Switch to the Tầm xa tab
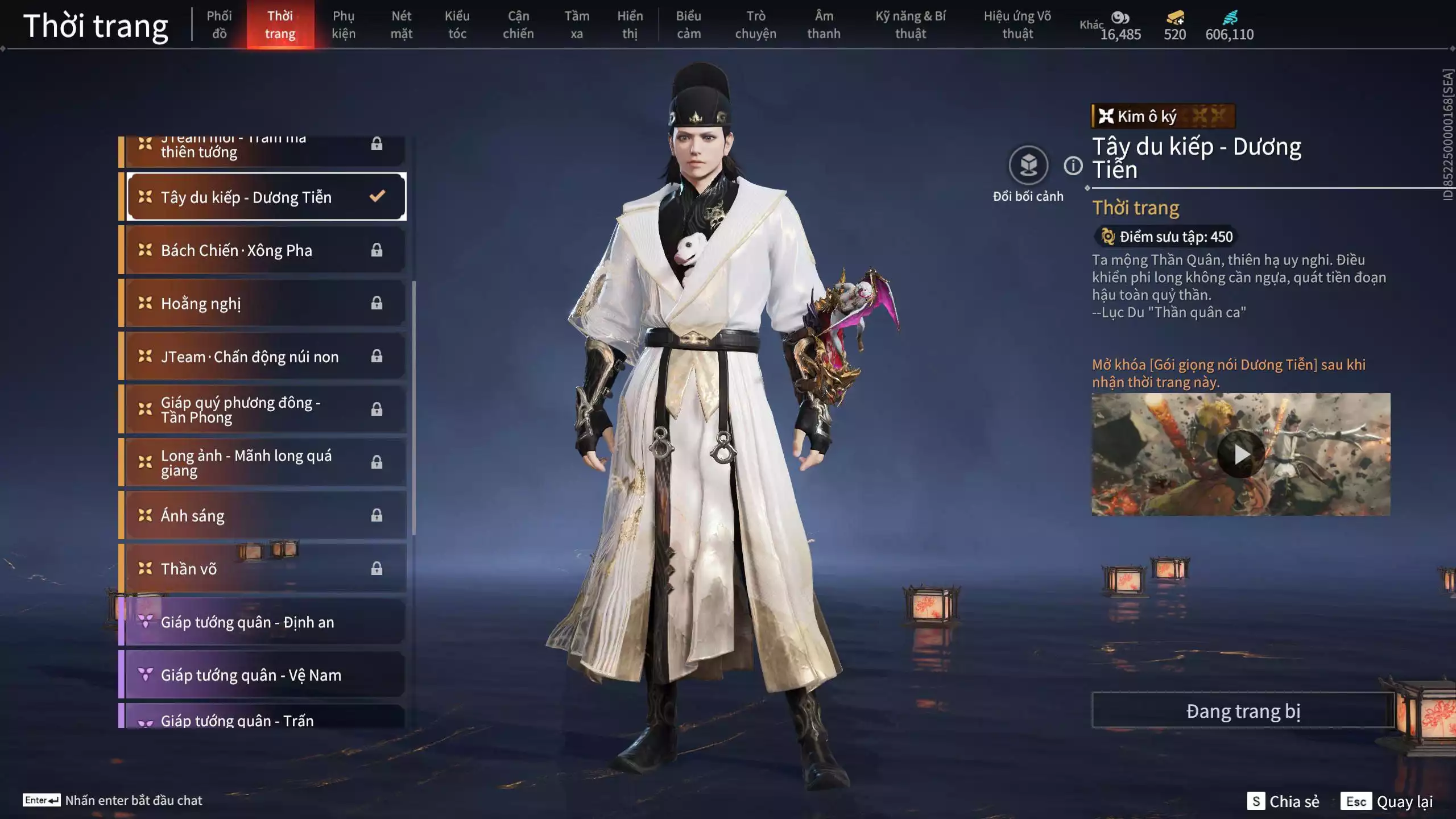This screenshot has height=819, width=1456. 577,24
